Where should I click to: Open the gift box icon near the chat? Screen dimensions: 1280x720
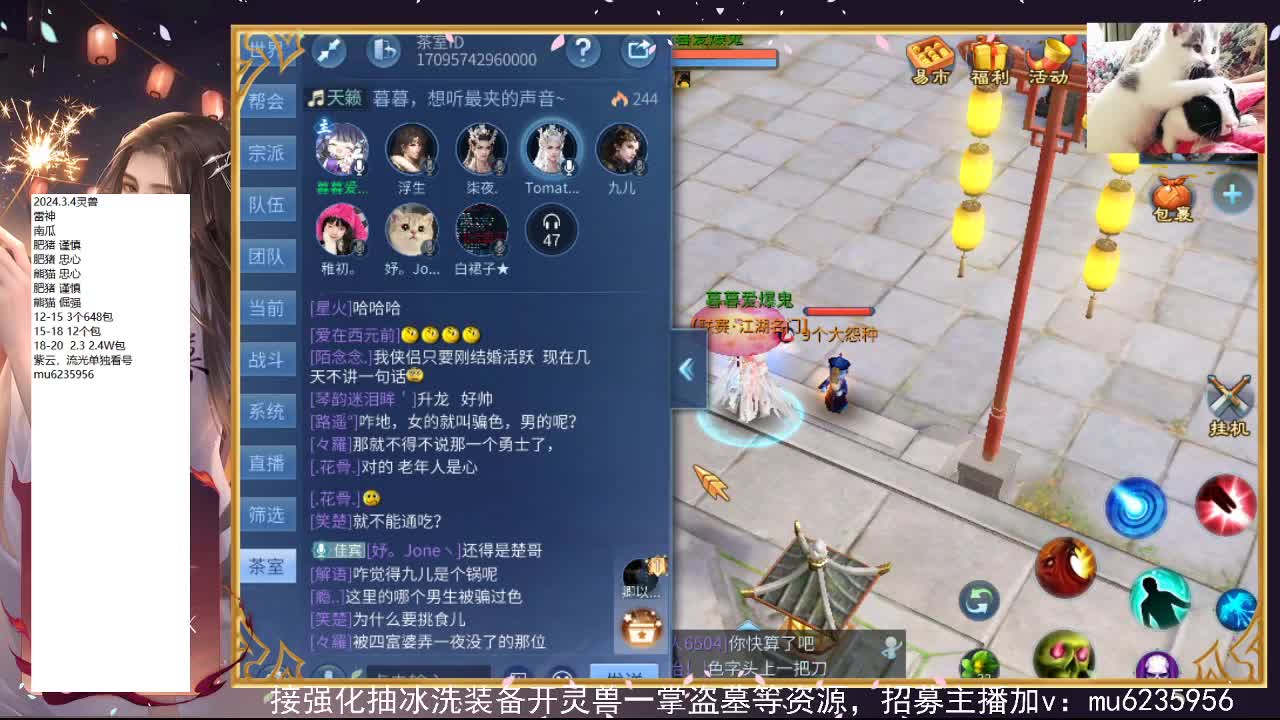(641, 627)
